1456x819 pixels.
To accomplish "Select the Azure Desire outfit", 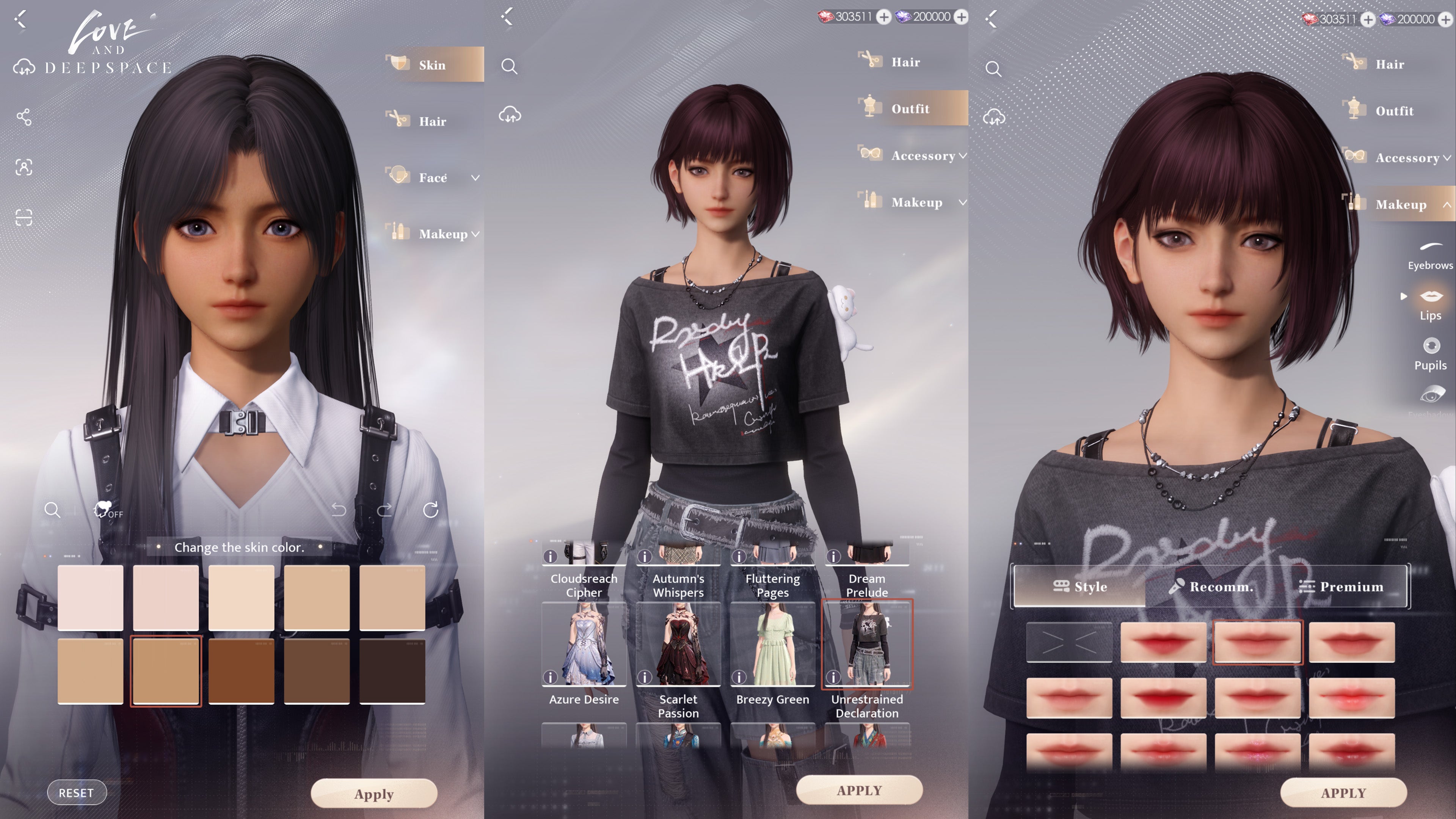I will tap(583, 644).
